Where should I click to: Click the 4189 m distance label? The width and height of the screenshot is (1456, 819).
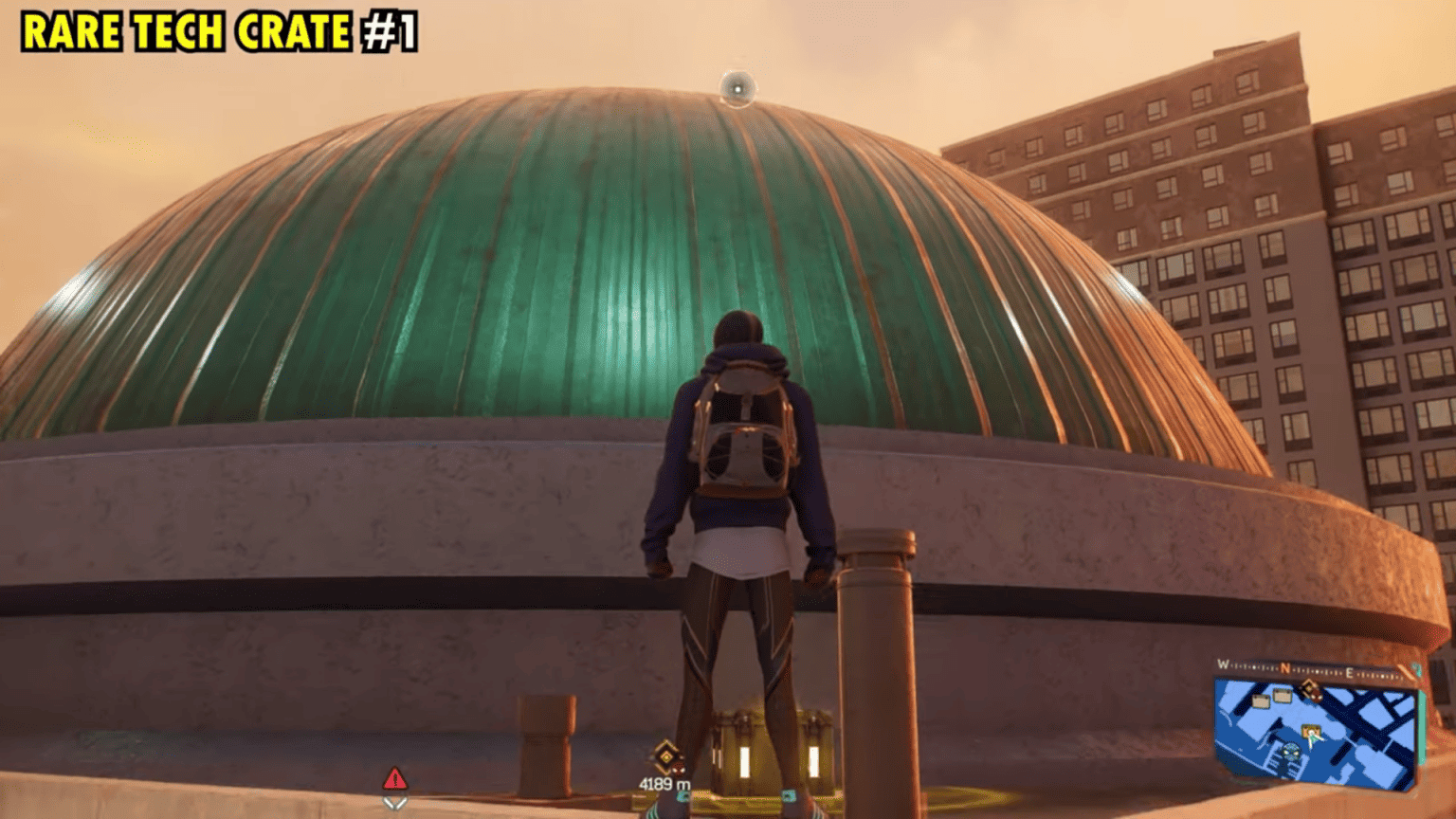[x=667, y=783]
